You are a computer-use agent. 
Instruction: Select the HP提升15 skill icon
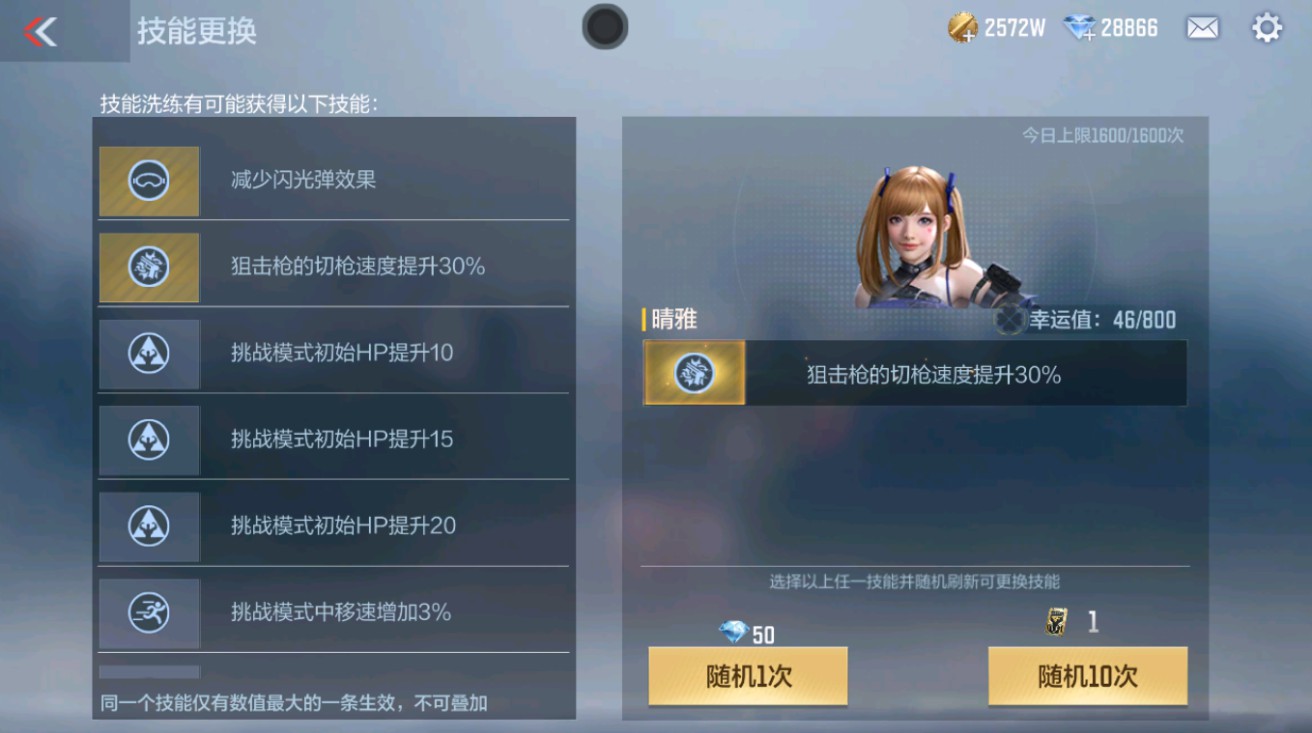[x=148, y=439]
